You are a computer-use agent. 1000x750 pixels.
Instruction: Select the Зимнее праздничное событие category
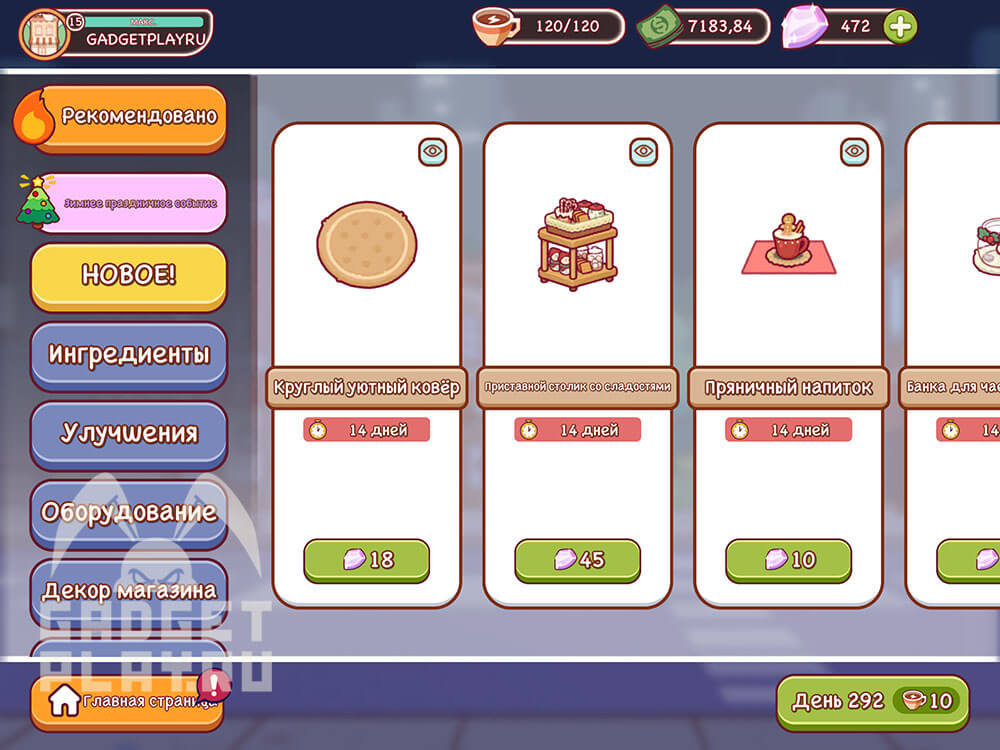[128, 203]
